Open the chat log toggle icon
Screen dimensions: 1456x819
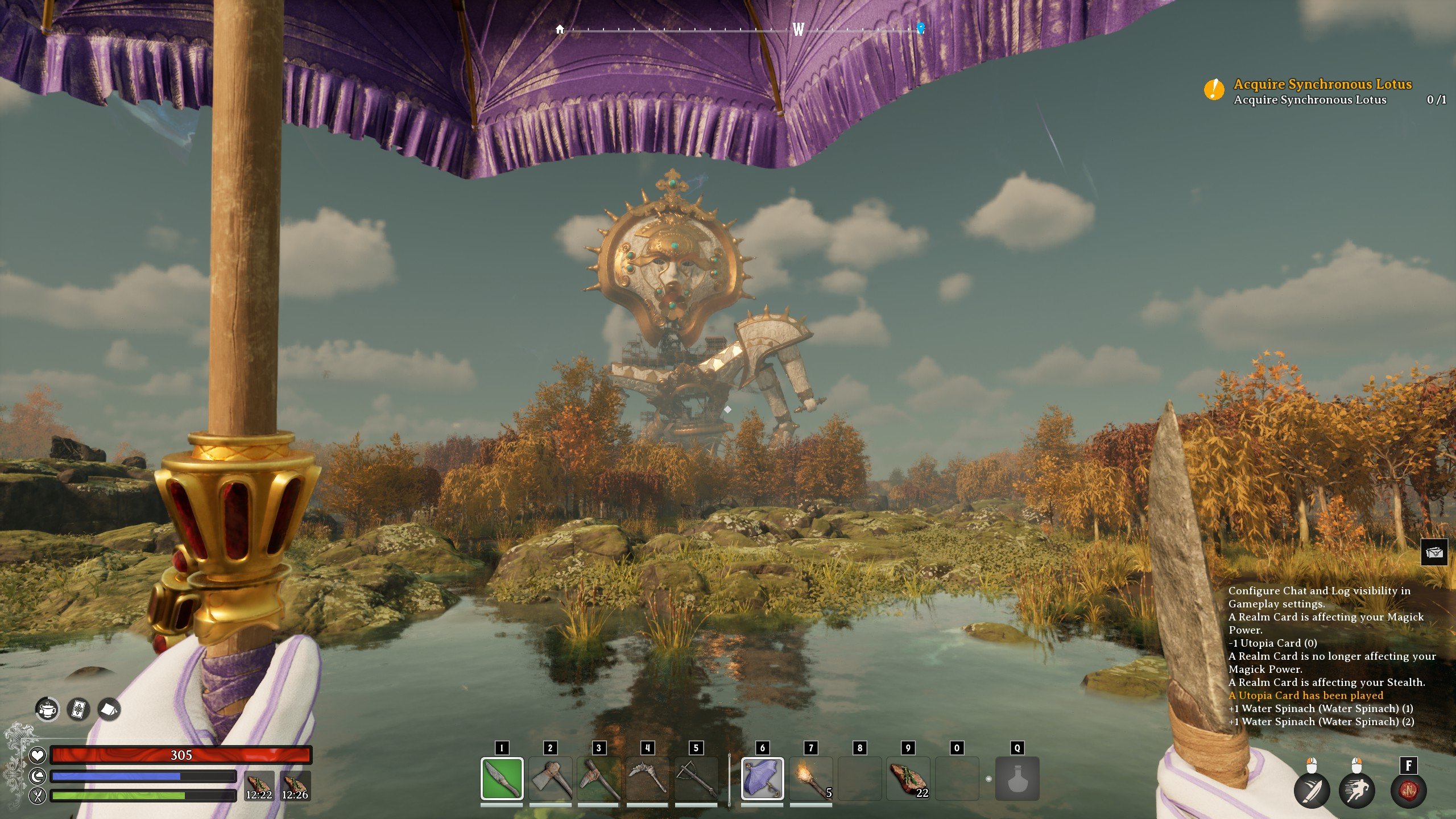[x=1434, y=552]
